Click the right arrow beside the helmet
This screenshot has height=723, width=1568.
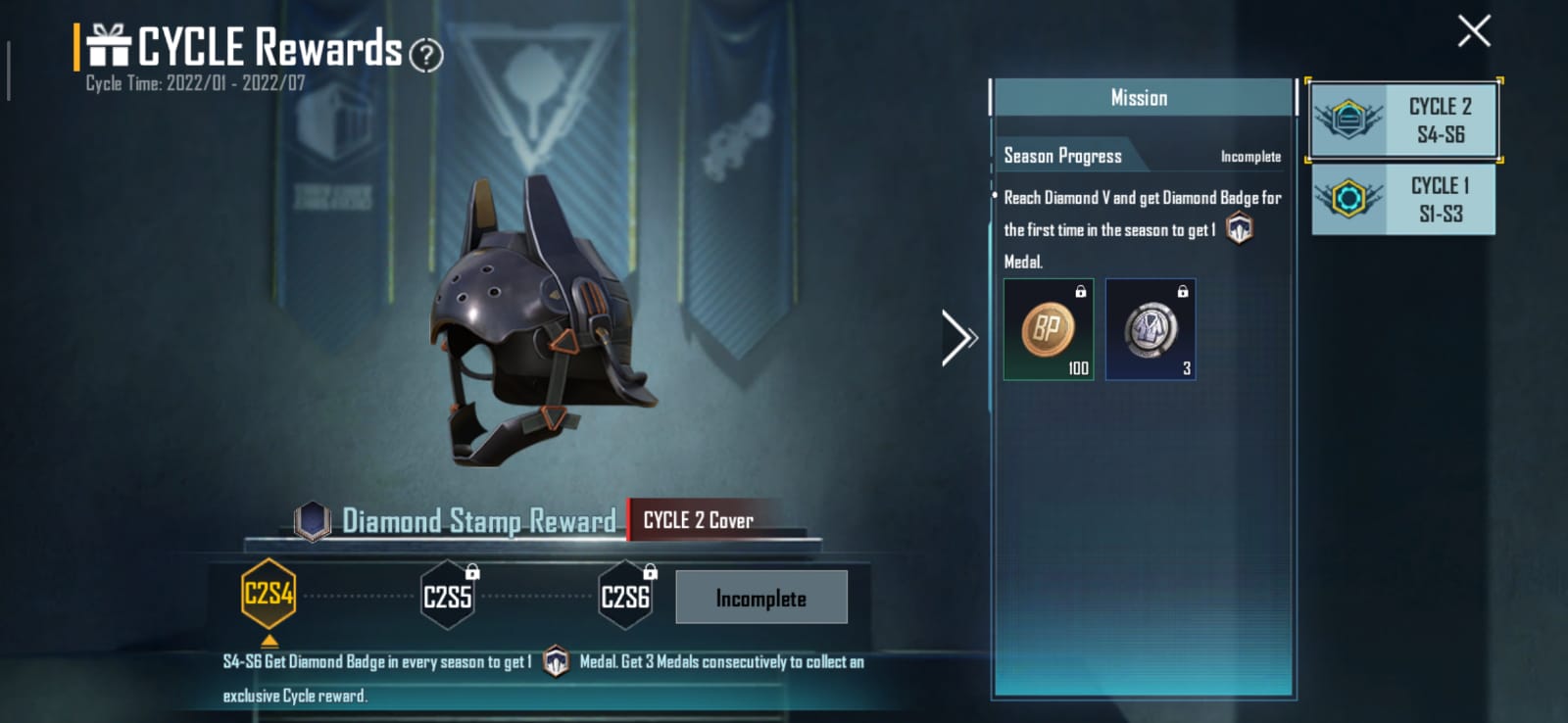tap(958, 338)
